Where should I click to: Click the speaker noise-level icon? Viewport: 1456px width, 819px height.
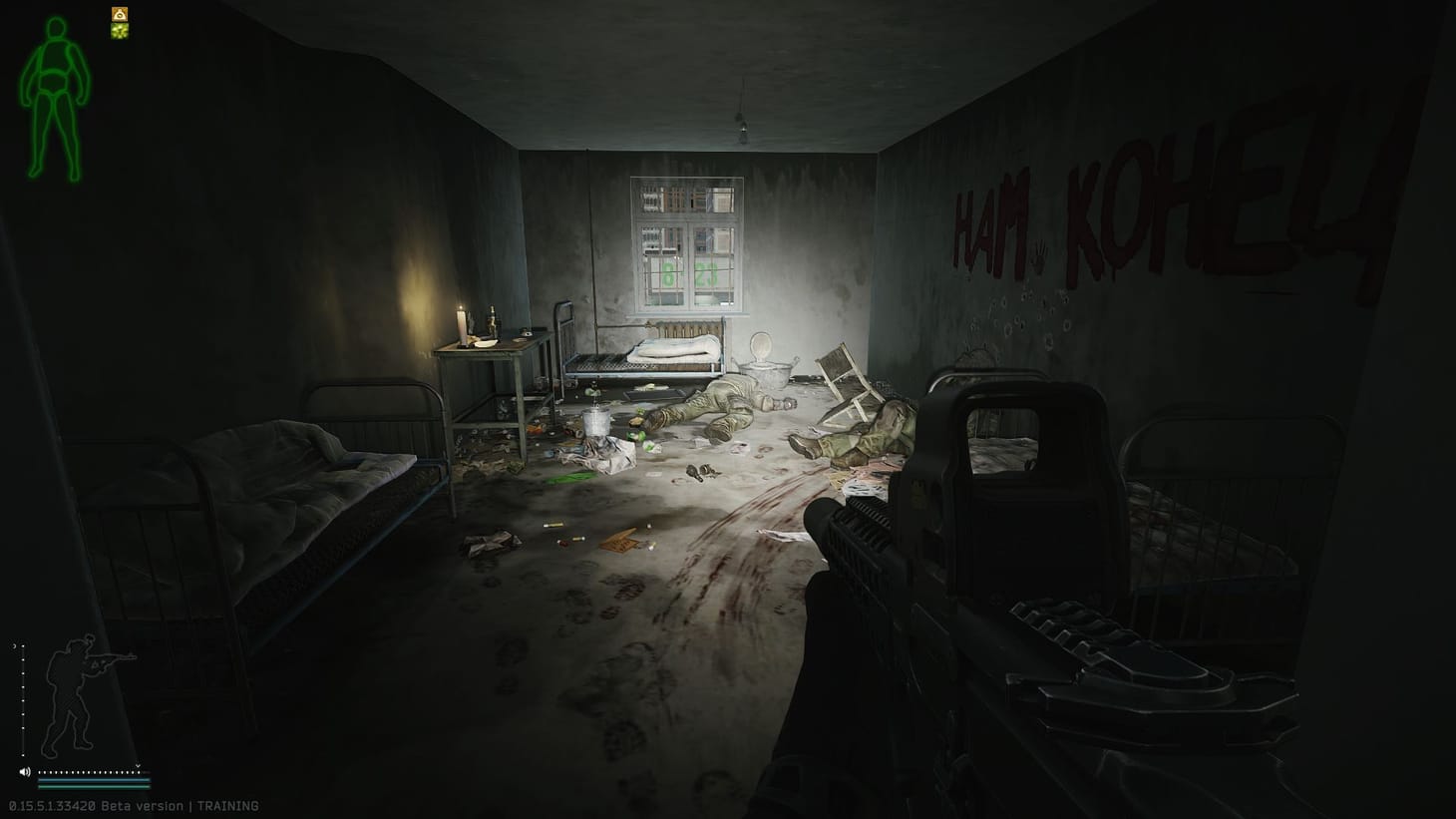coord(25,772)
